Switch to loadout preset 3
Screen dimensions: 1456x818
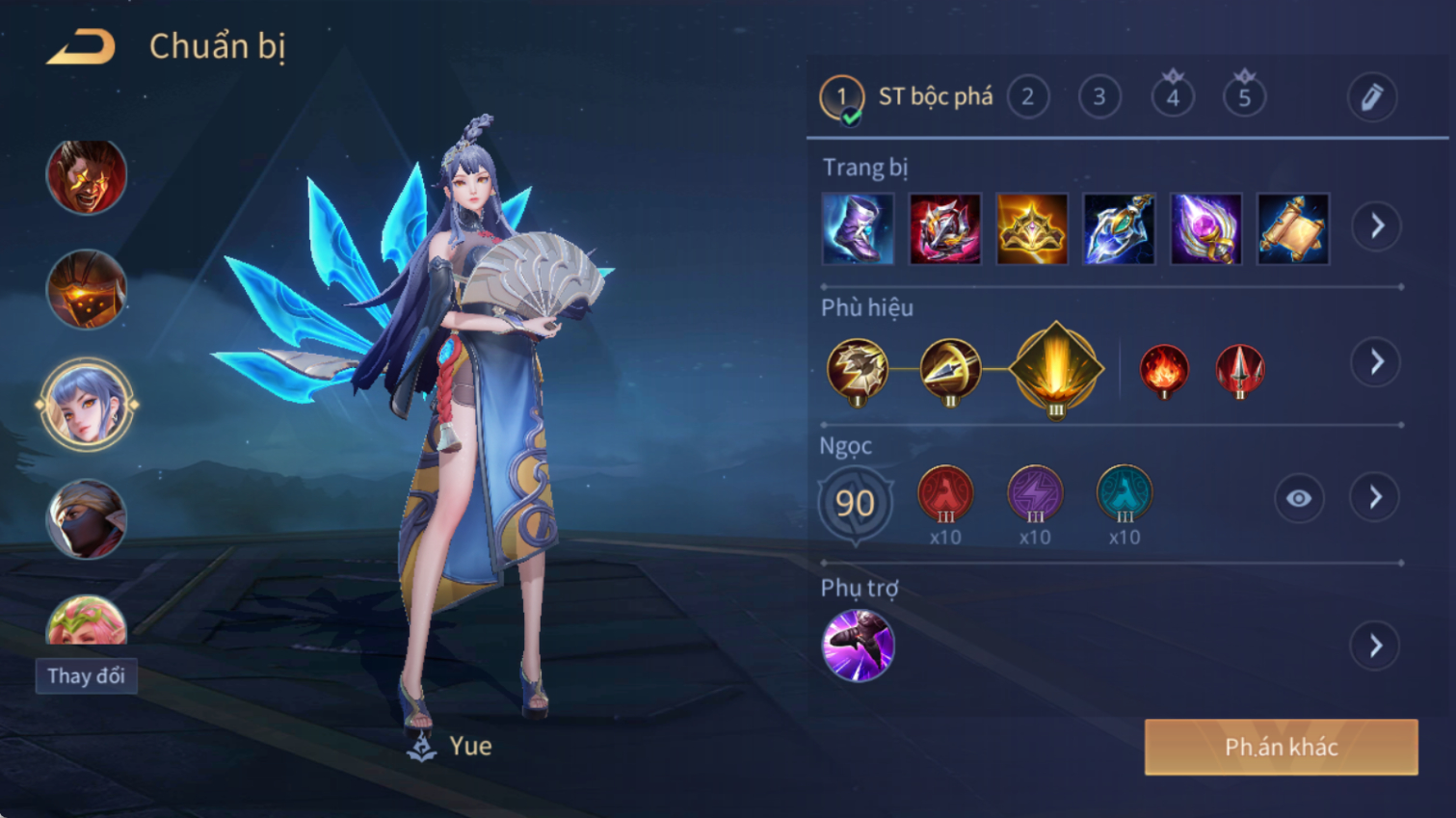tap(1099, 97)
